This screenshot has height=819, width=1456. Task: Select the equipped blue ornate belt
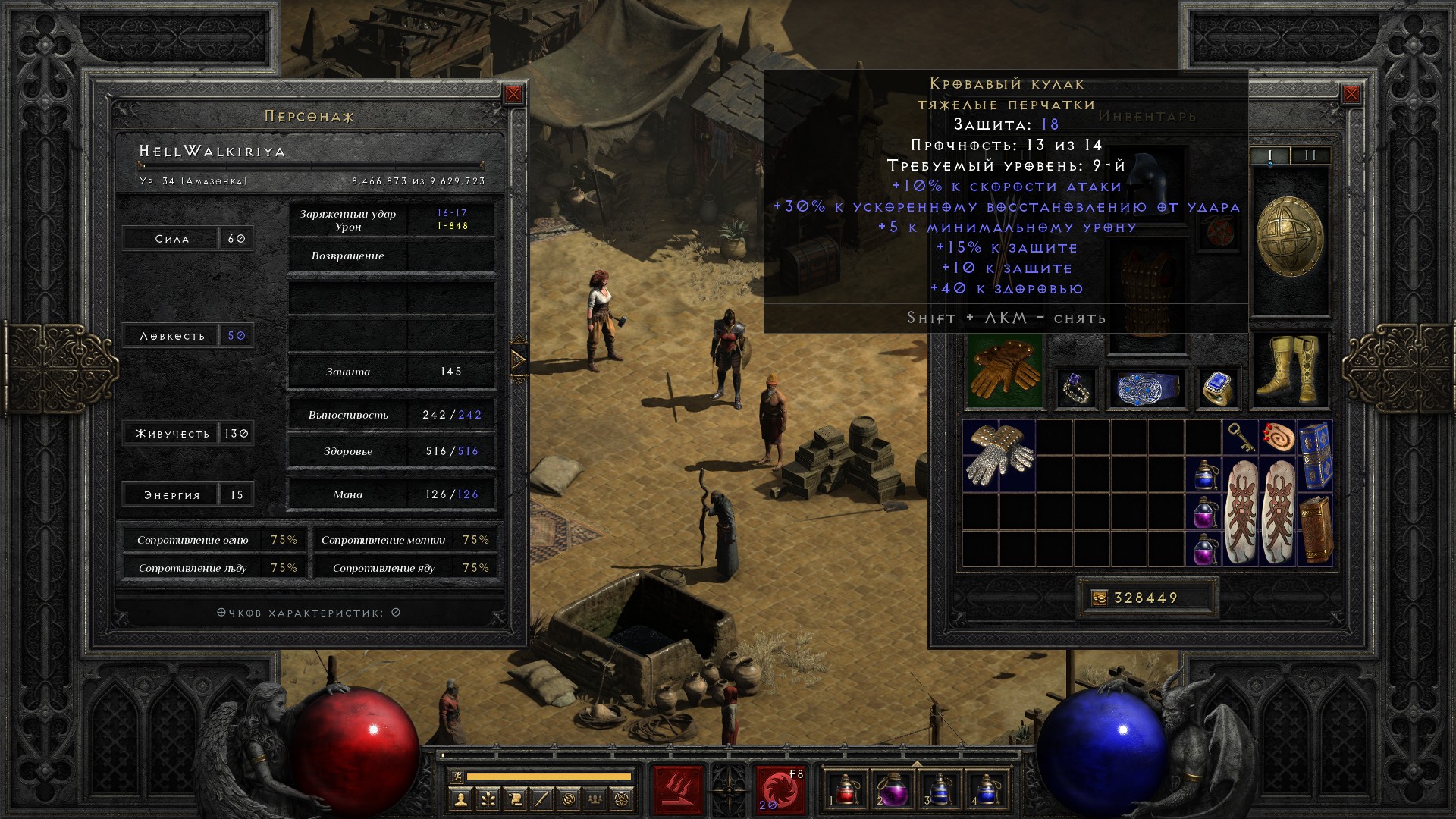1147,388
